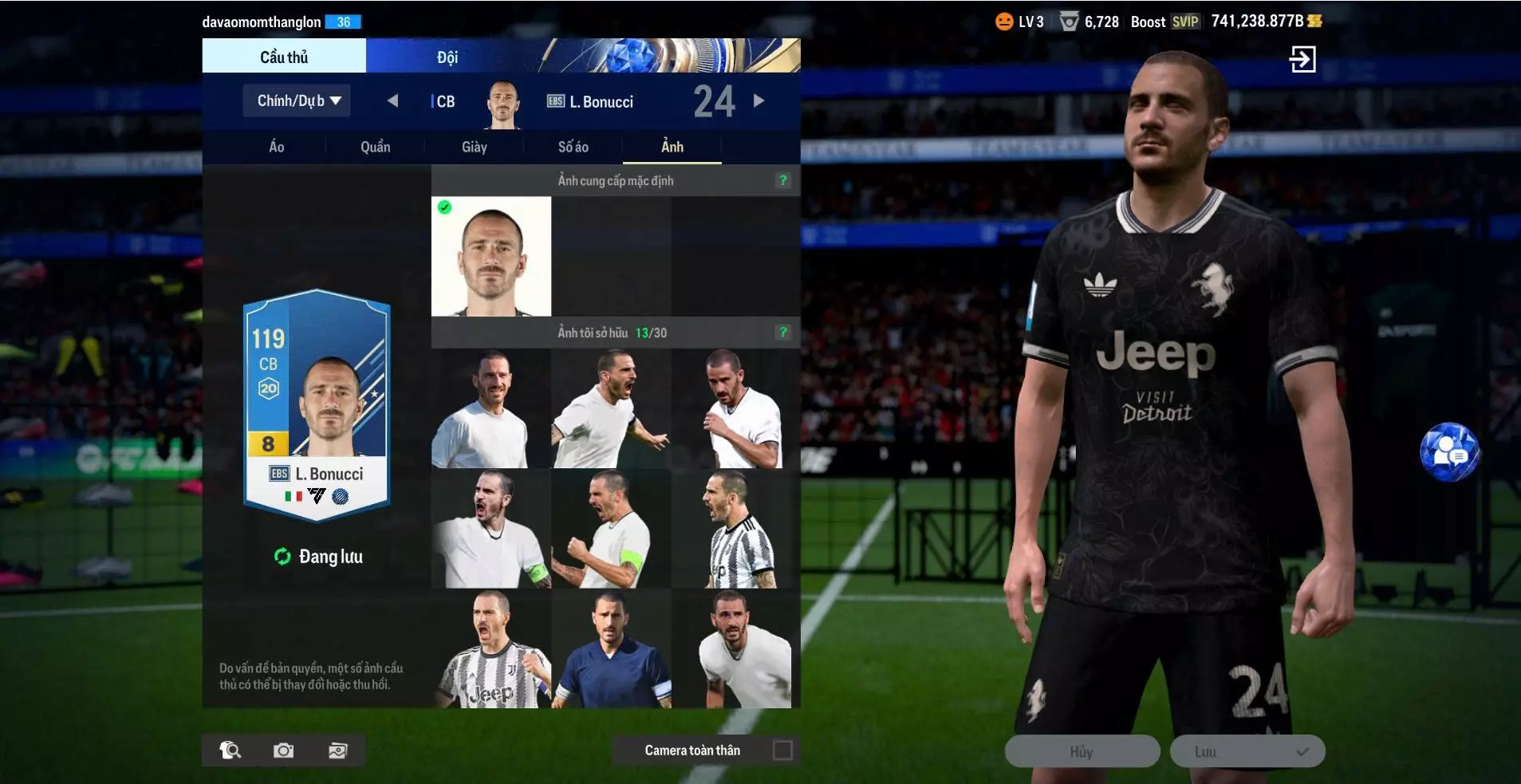Pick the Juventus Jeep striped jersey photo
The image size is (1521, 784).
(x=491, y=649)
